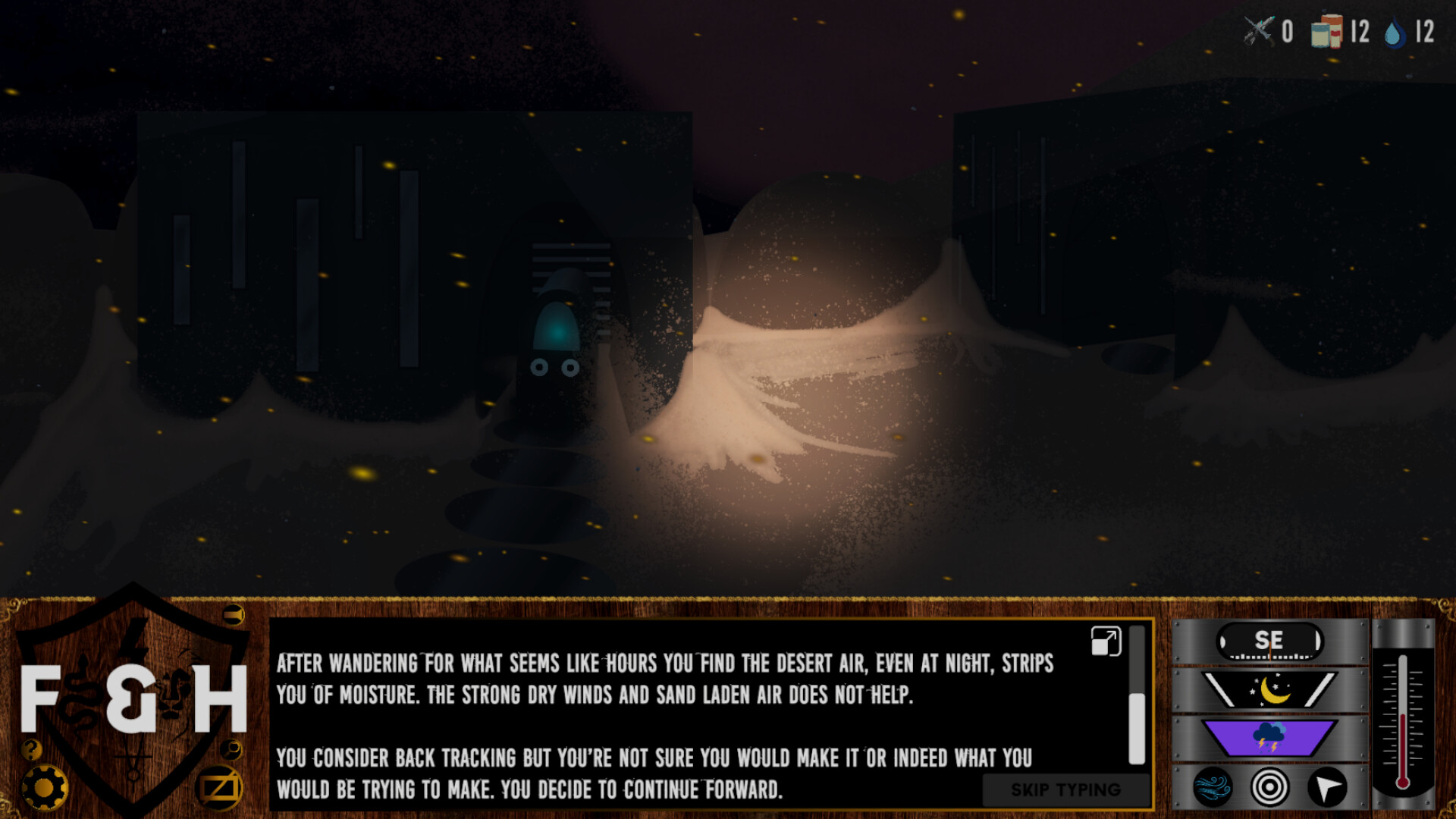The width and height of the screenshot is (1456, 819).
Task: Select the SE compass heading display
Action: pos(1269,642)
